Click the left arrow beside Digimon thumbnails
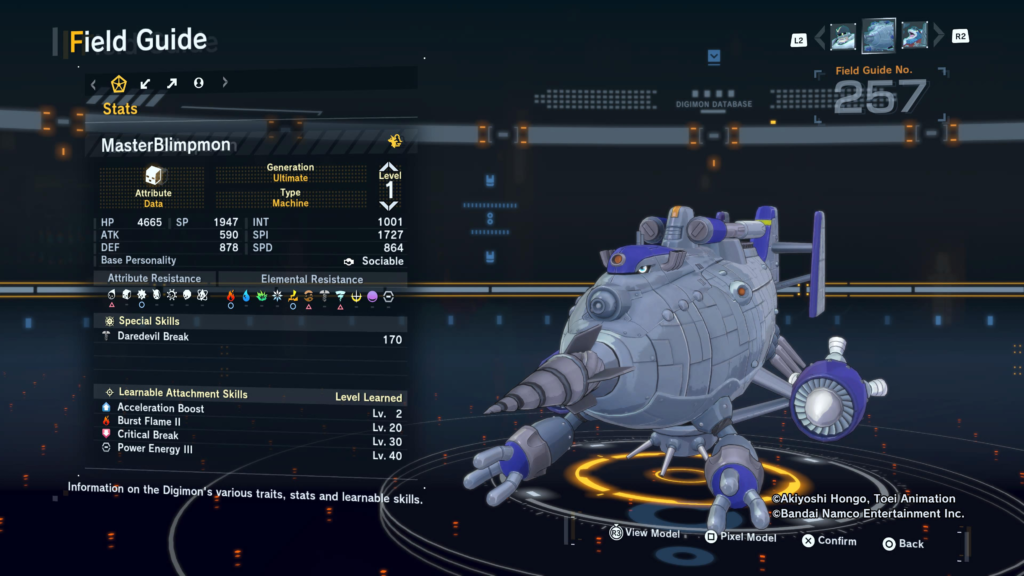Viewport: 1024px width, 576px height. coord(820,38)
